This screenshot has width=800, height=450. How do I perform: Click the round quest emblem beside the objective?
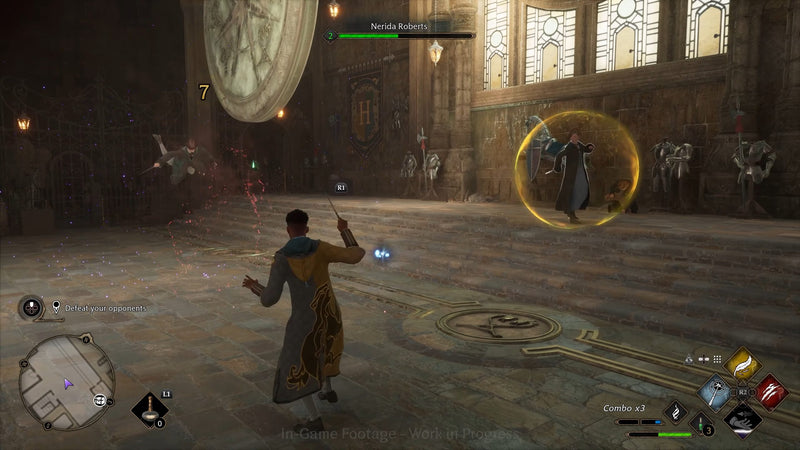point(31,307)
